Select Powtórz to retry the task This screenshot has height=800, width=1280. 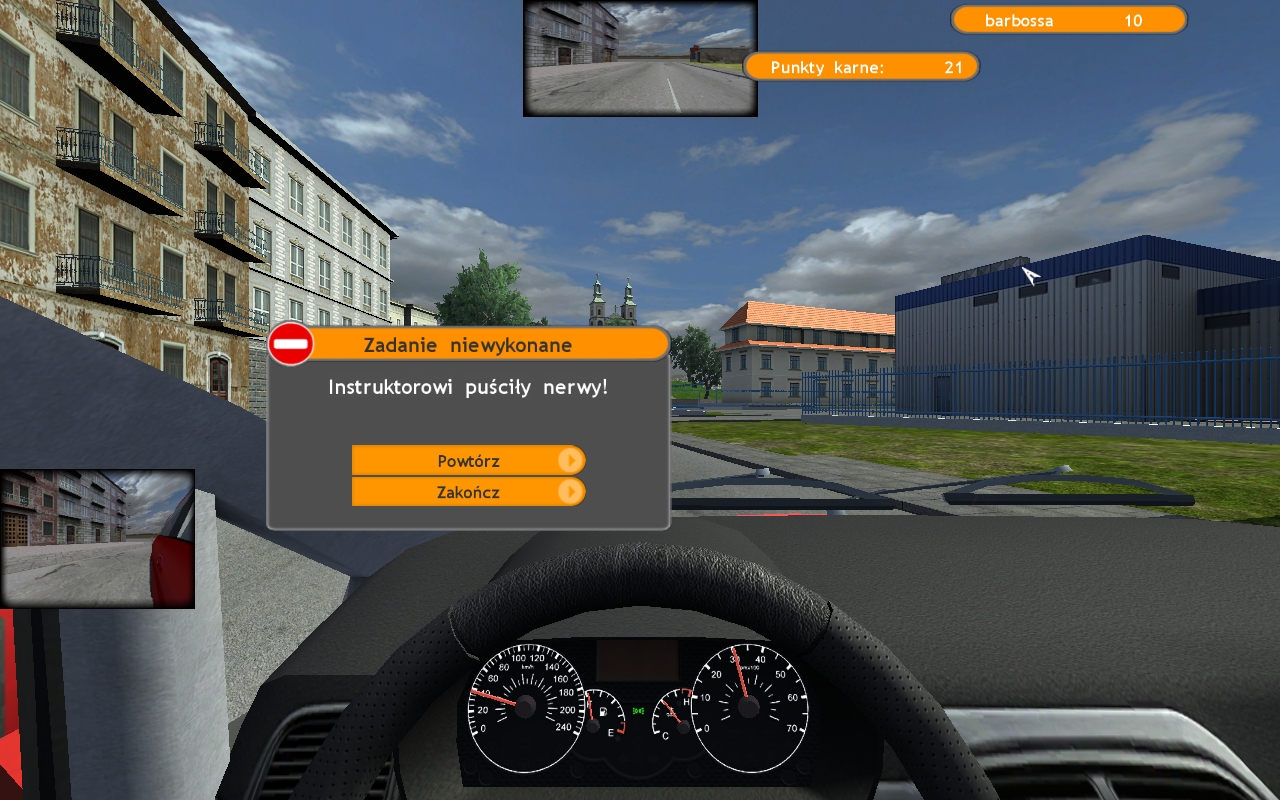click(x=468, y=461)
